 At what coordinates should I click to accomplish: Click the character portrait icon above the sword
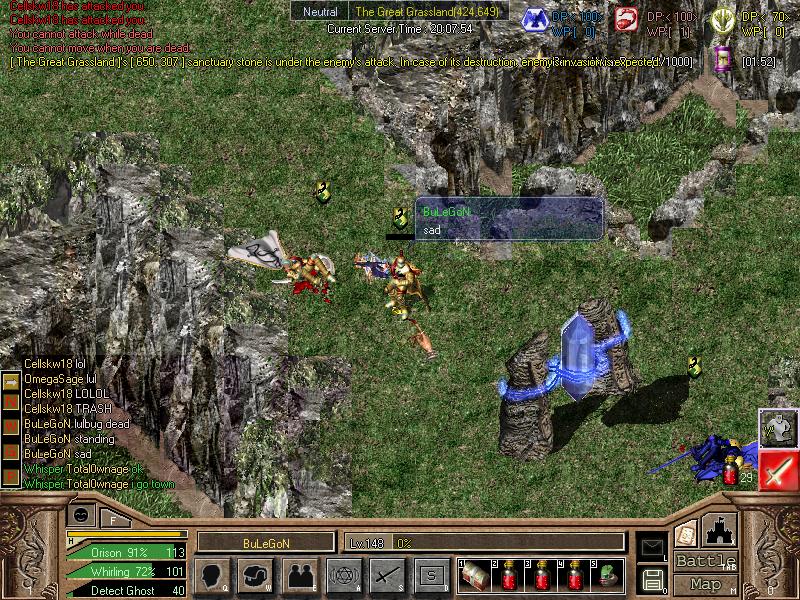pos(777,428)
